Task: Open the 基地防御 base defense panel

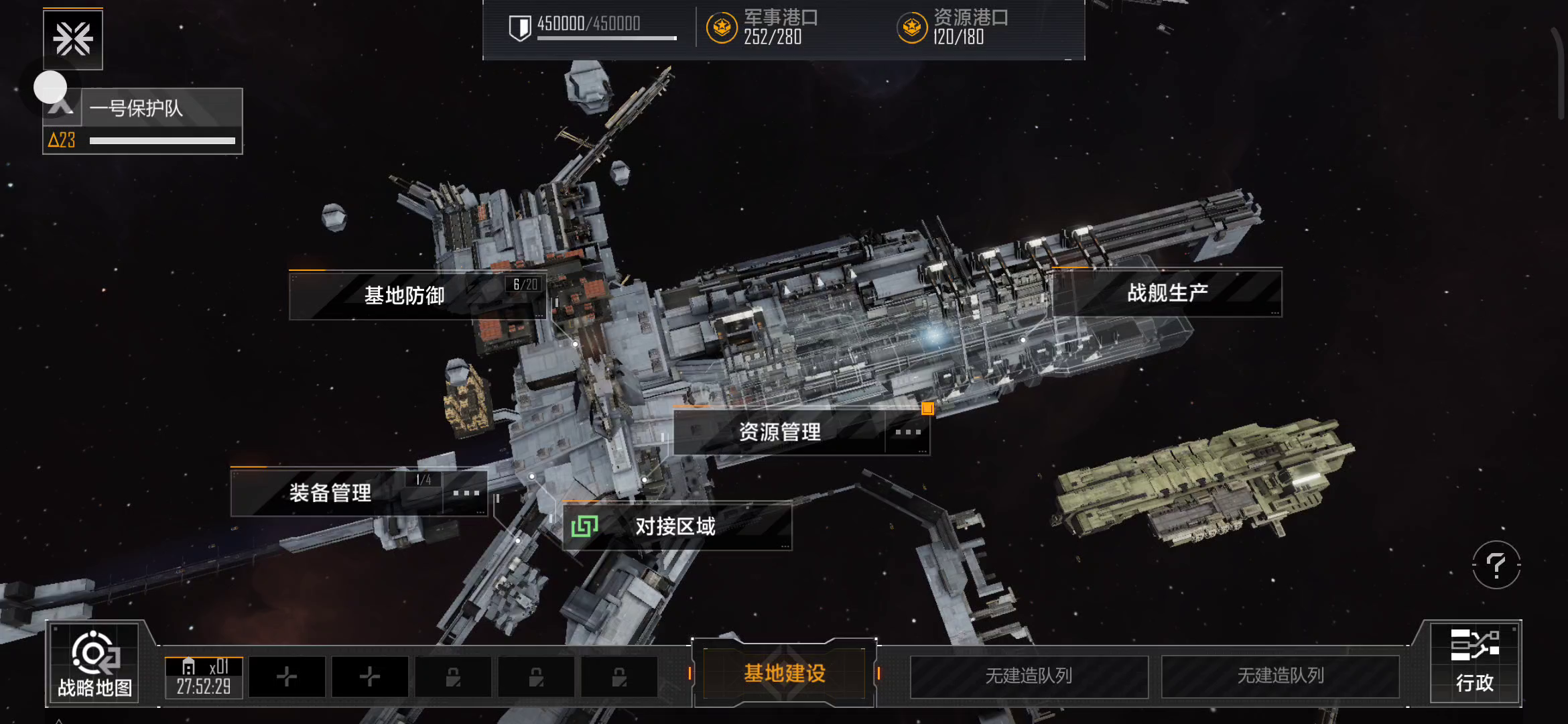Action: tap(404, 296)
